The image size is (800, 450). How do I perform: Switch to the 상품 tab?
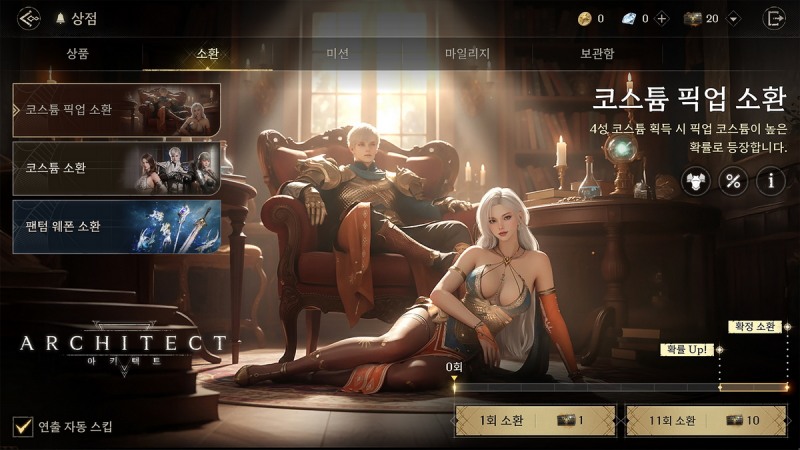(77, 54)
